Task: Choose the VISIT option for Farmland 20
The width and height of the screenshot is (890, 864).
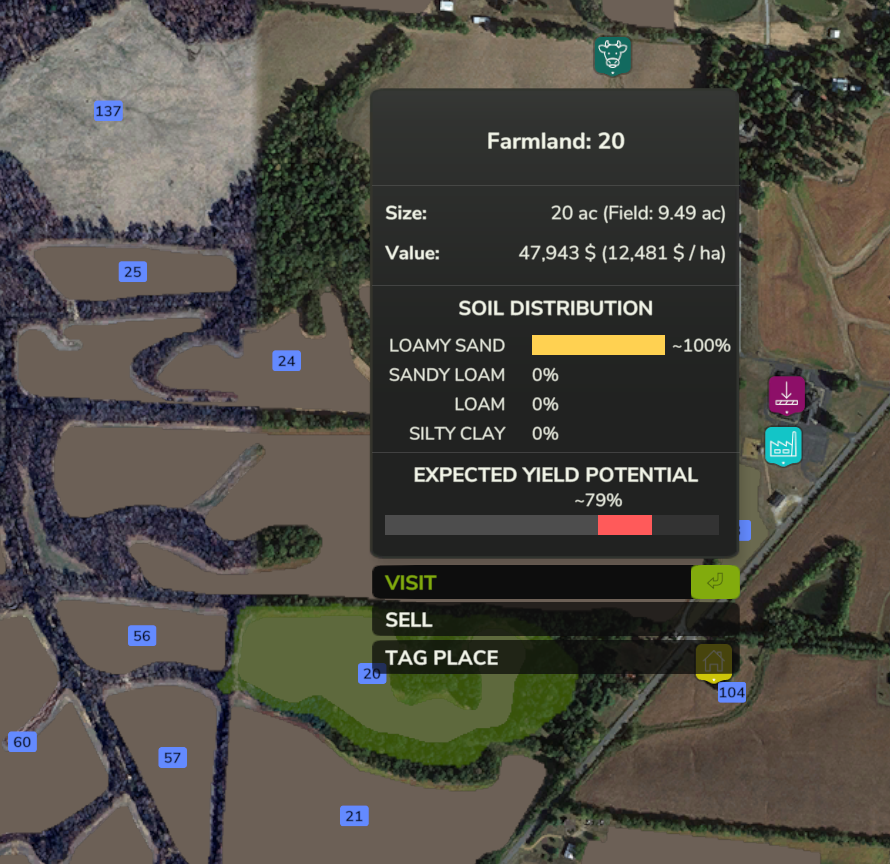Action: click(554, 582)
